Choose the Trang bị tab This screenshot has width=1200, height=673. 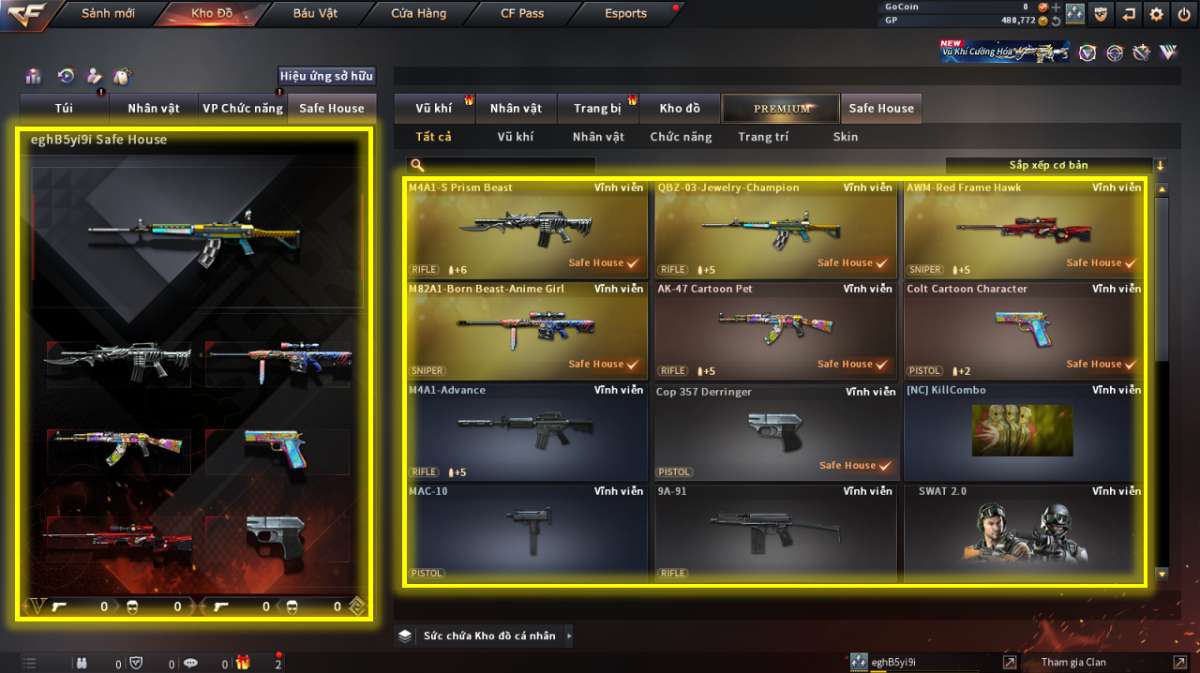point(598,108)
